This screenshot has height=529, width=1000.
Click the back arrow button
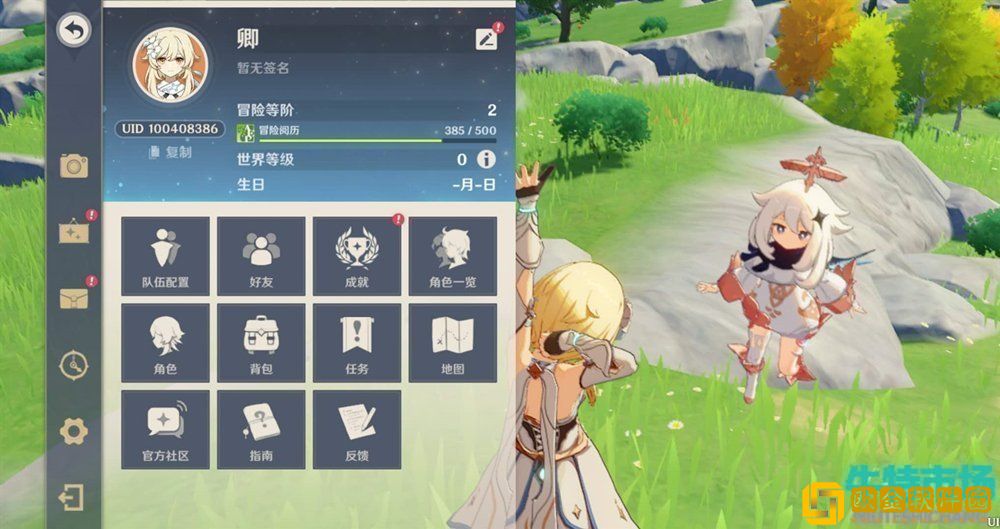73,30
